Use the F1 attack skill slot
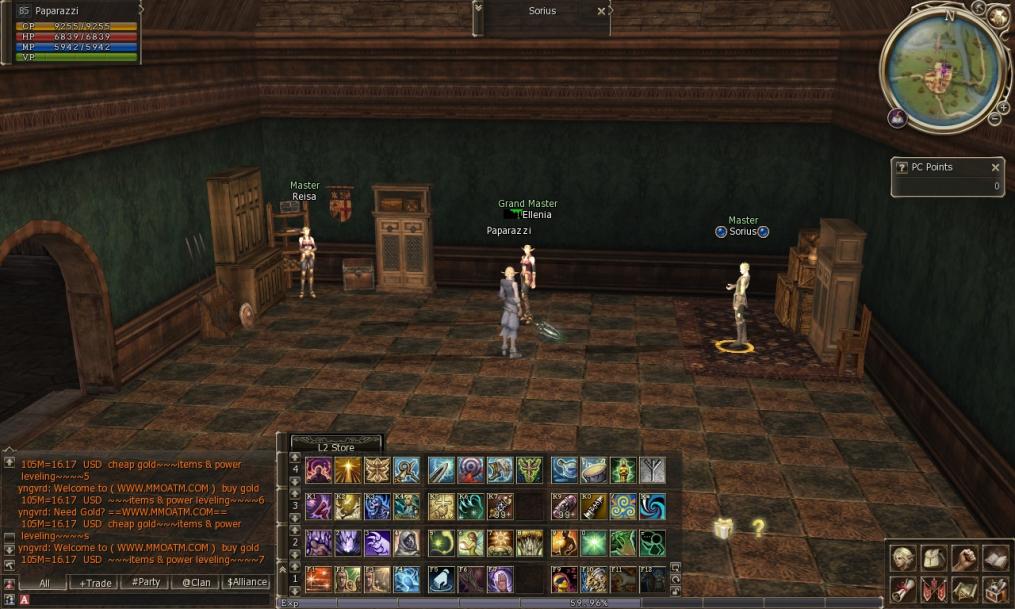This screenshot has width=1015, height=609. pos(319,578)
